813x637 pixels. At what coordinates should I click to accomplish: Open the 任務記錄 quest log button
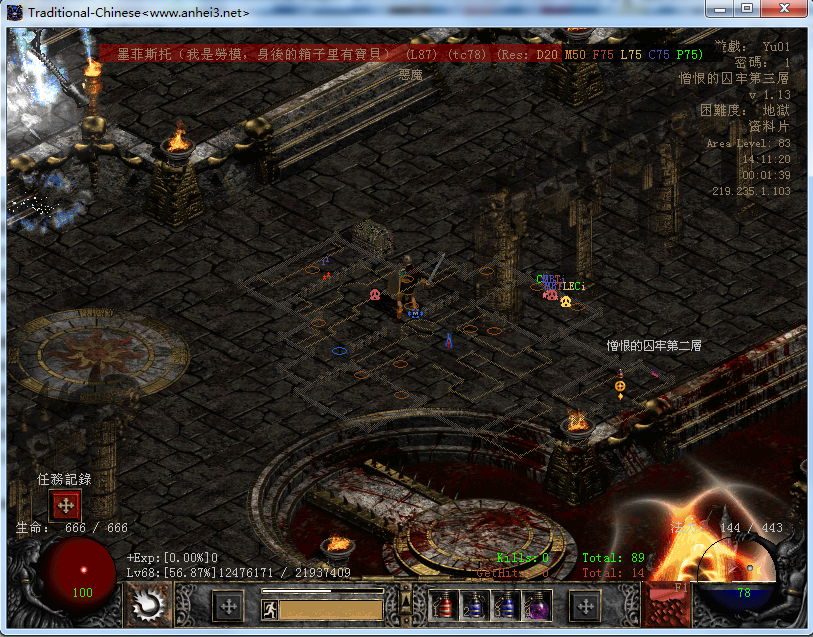click(x=66, y=504)
